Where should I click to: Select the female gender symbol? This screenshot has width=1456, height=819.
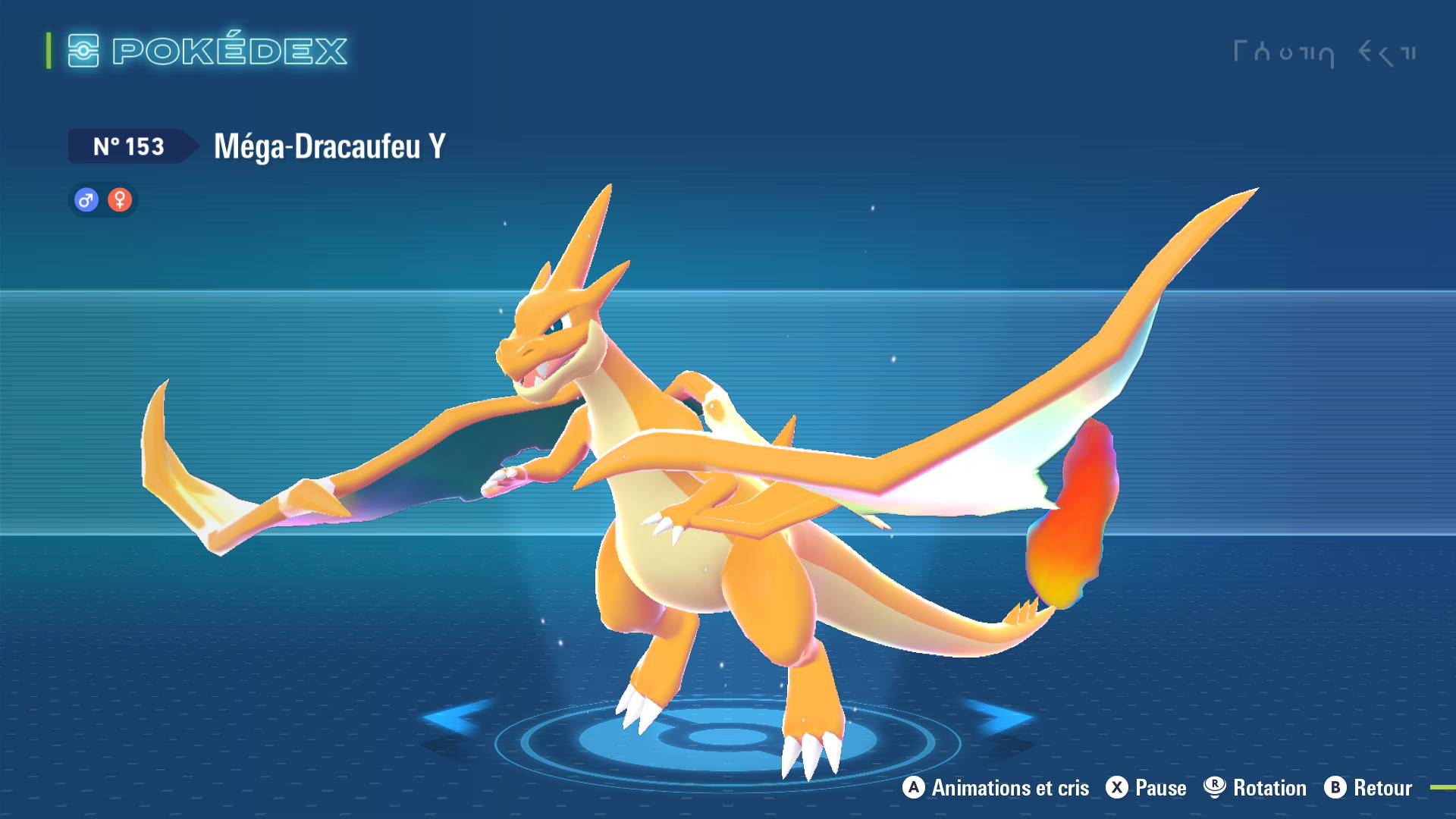(x=120, y=199)
